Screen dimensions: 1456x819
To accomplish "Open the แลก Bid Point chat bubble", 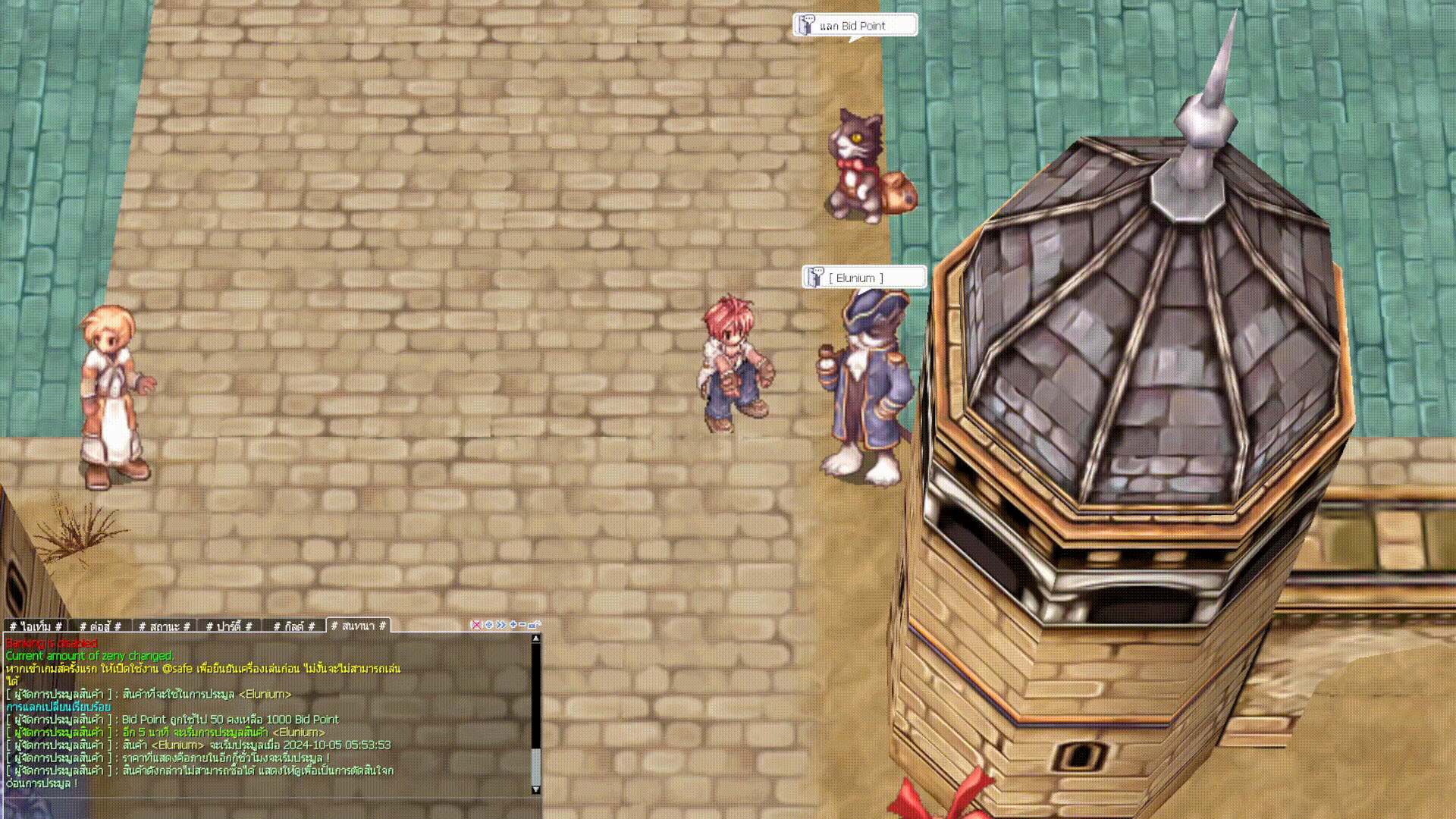I will click(x=855, y=26).
